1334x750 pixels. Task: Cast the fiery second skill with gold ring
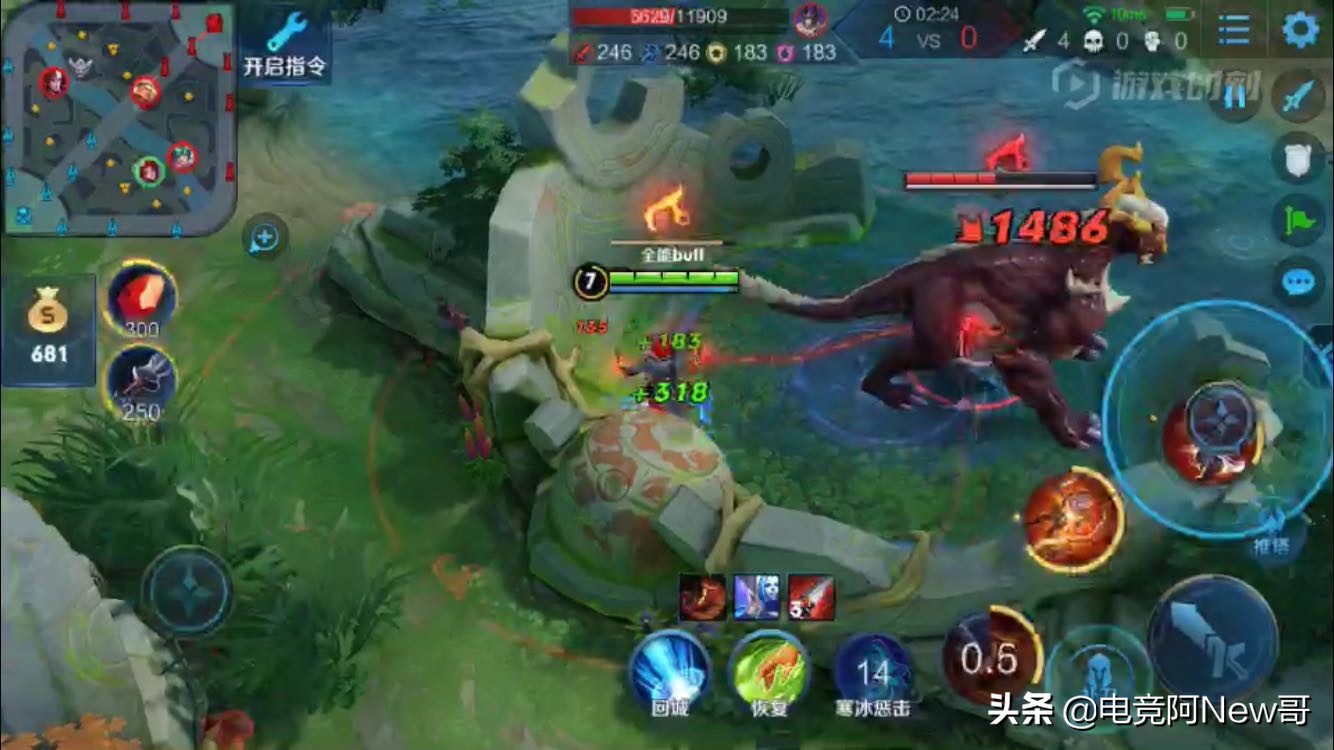click(x=1073, y=520)
